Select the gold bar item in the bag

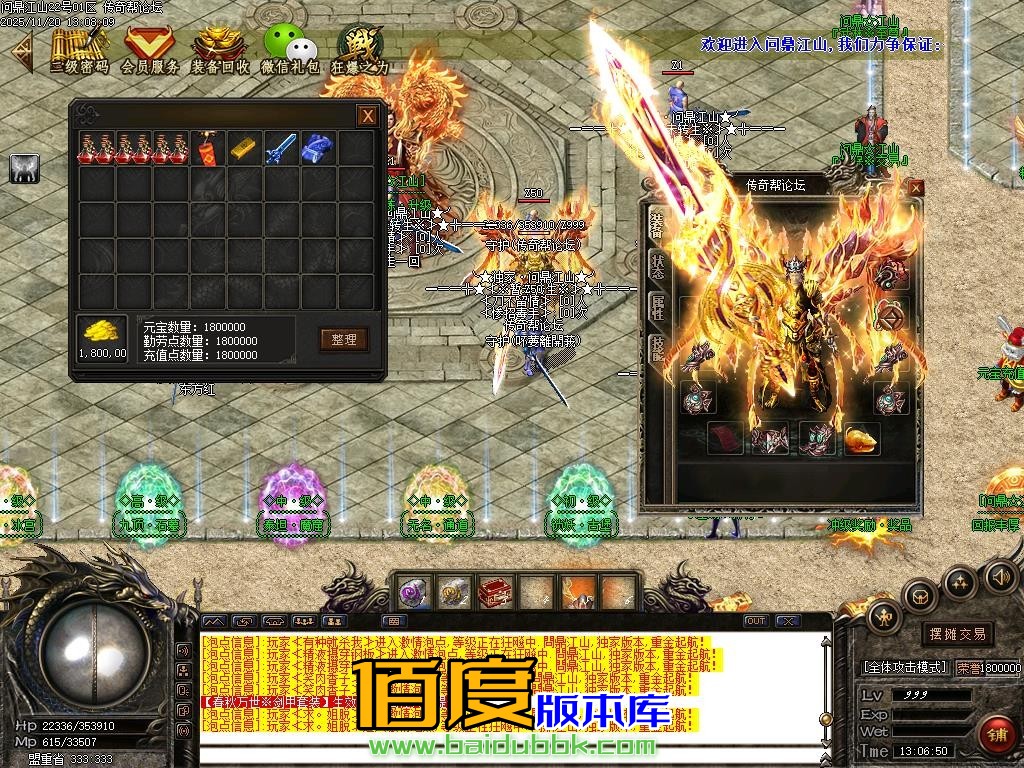(x=244, y=148)
